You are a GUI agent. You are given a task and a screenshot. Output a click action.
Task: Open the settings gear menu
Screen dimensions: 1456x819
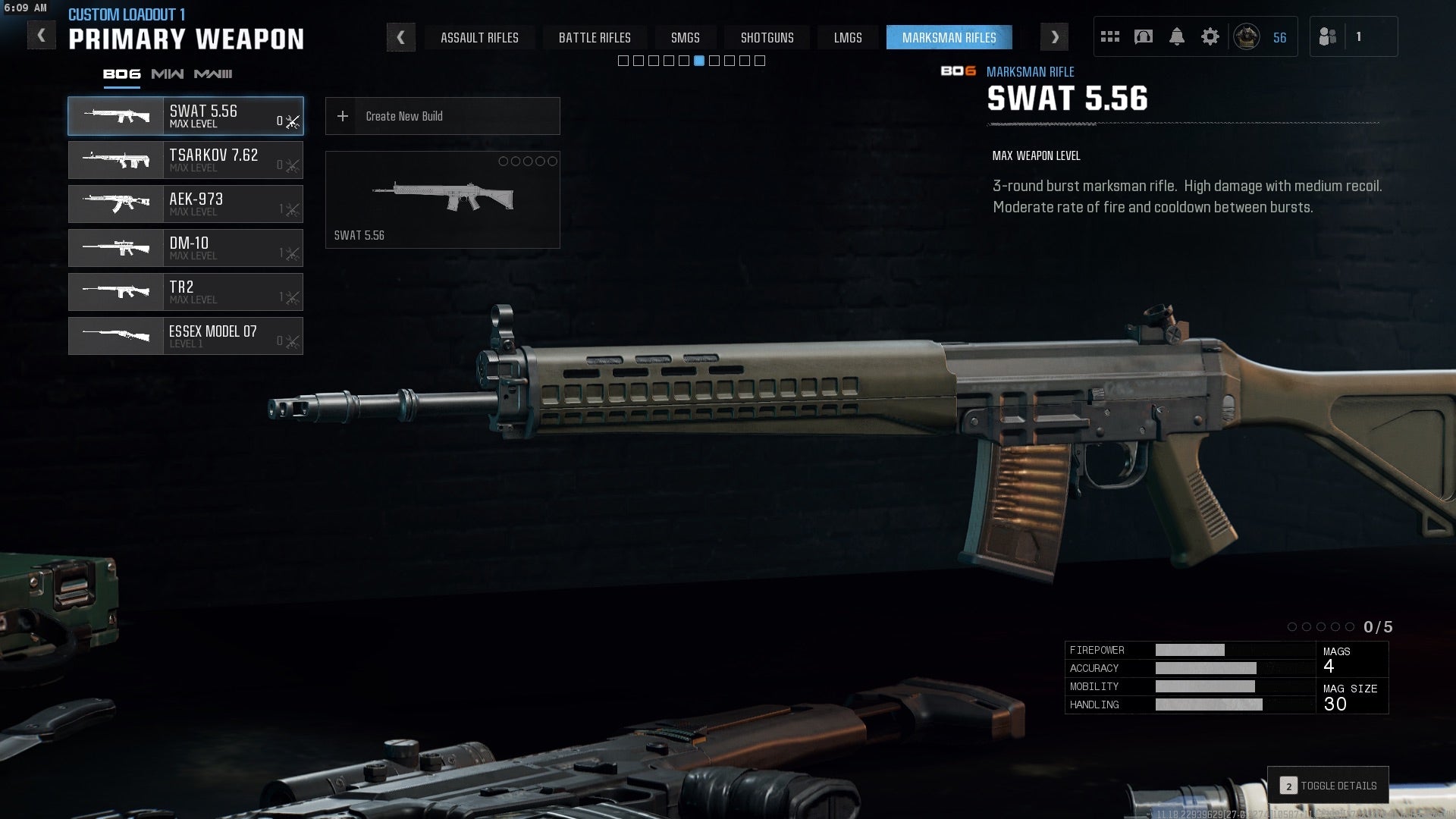[1210, 36]
